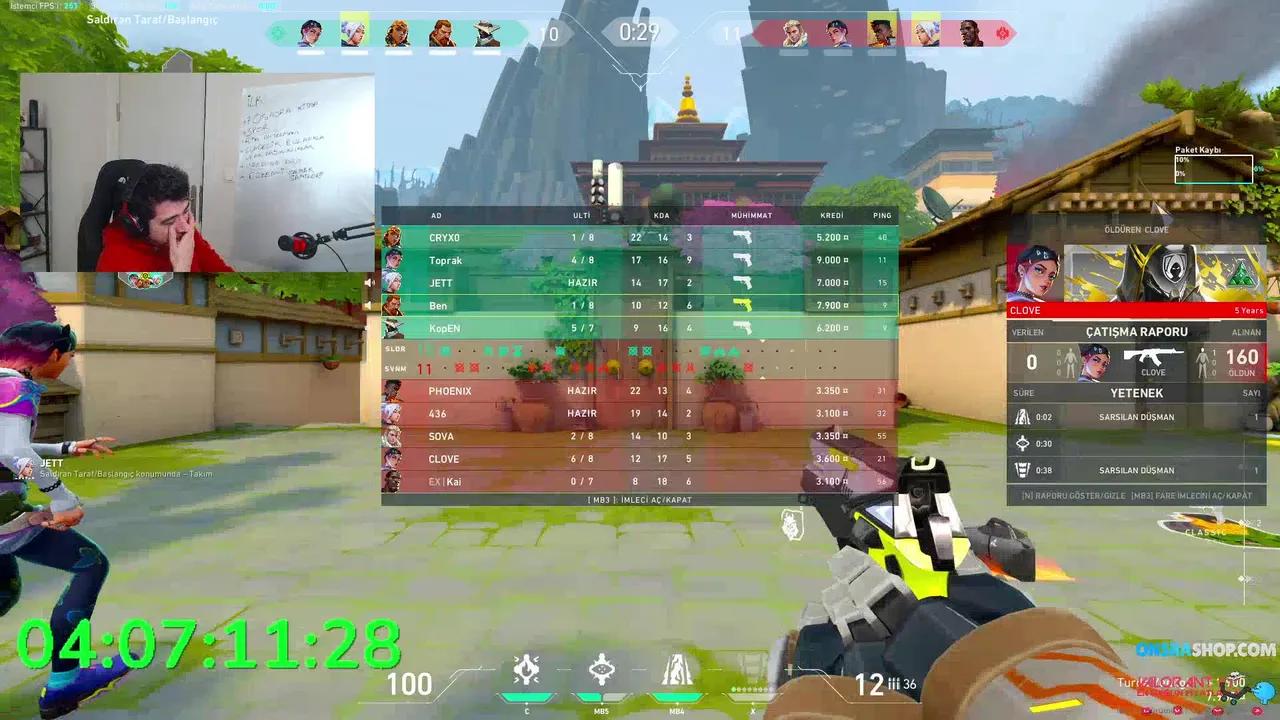Click the white pistol icon in Toprak's row
1280x720 pixels.
click(744, 260)
